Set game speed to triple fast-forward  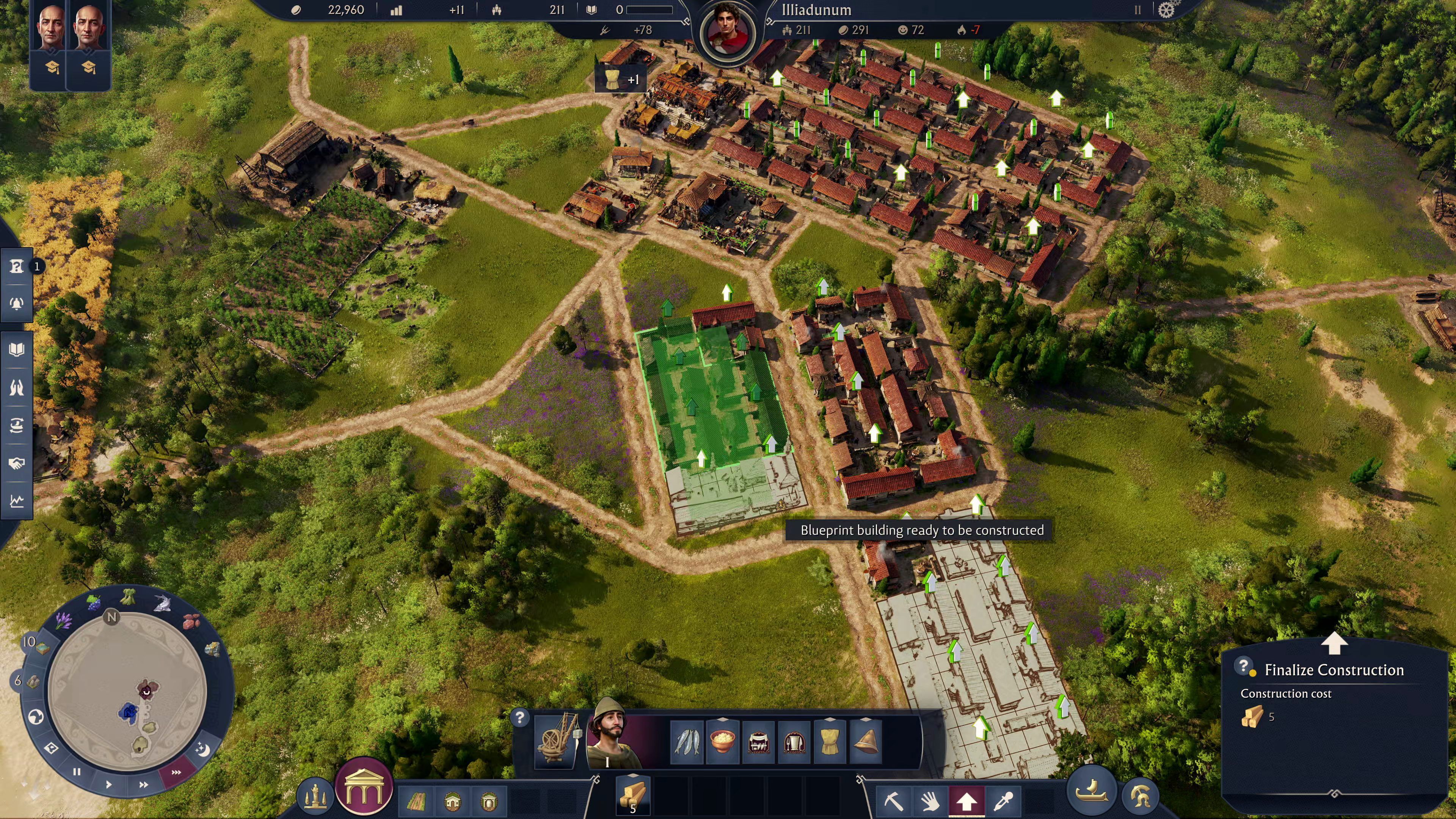[x=176, y=772]
